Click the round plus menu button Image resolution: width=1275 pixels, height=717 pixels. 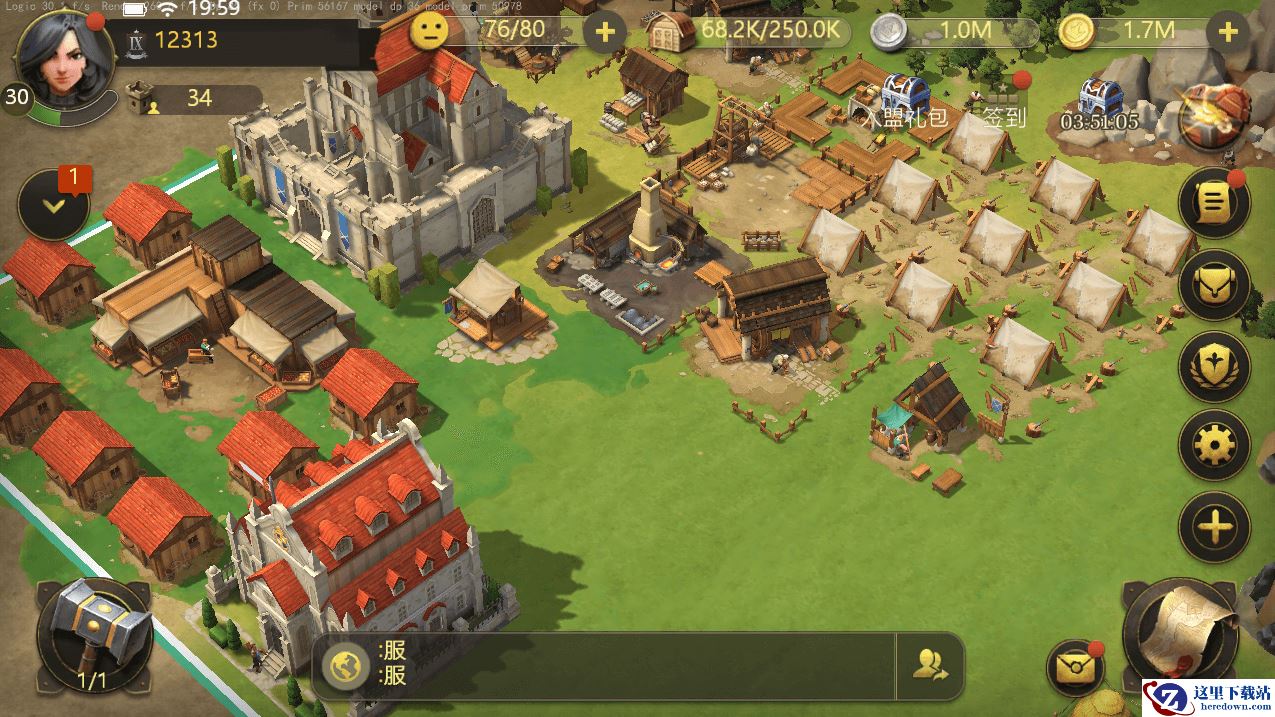pyautogui.click(x=1214, y=526)
